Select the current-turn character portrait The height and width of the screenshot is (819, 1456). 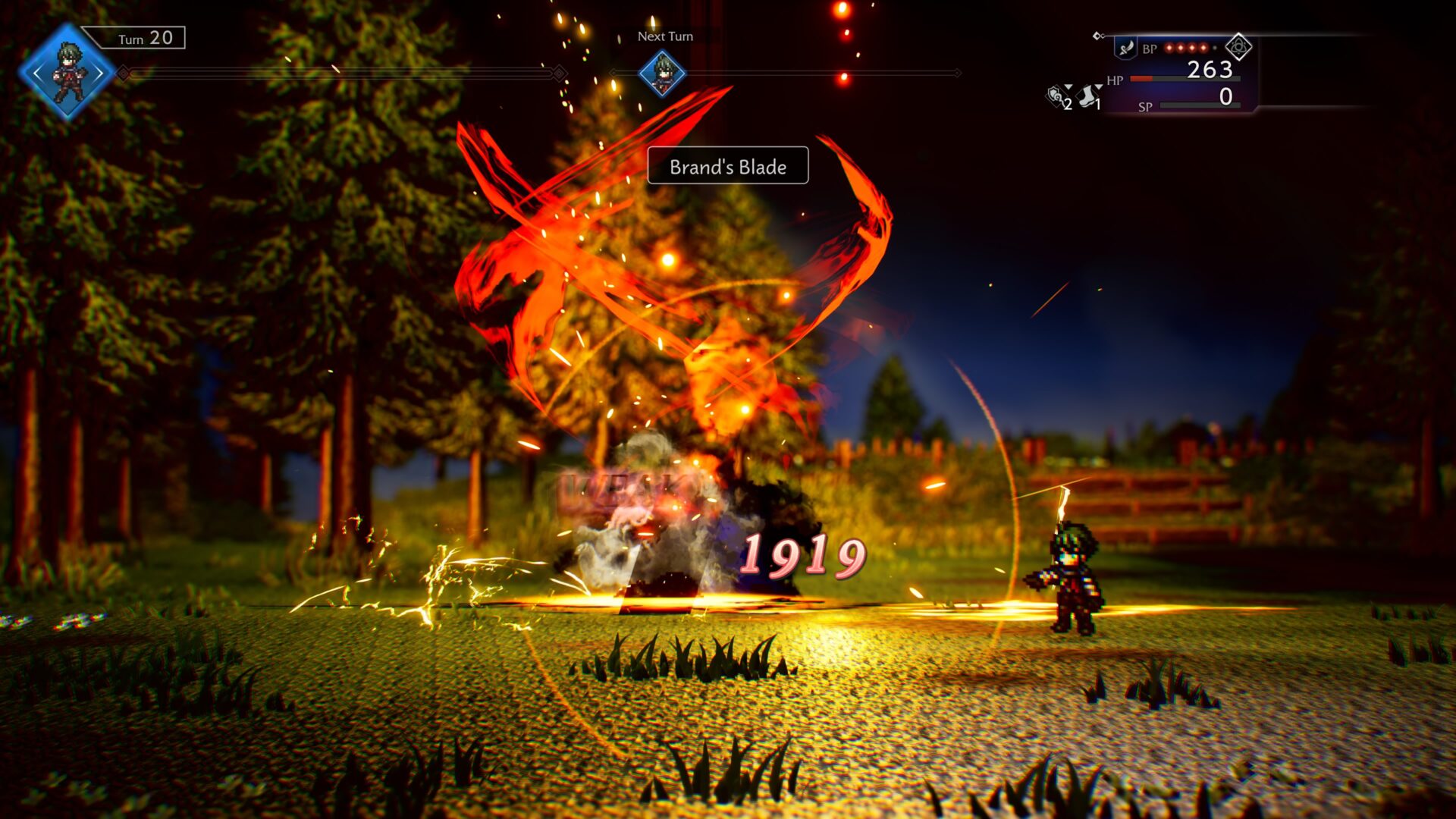click(68, 73)
